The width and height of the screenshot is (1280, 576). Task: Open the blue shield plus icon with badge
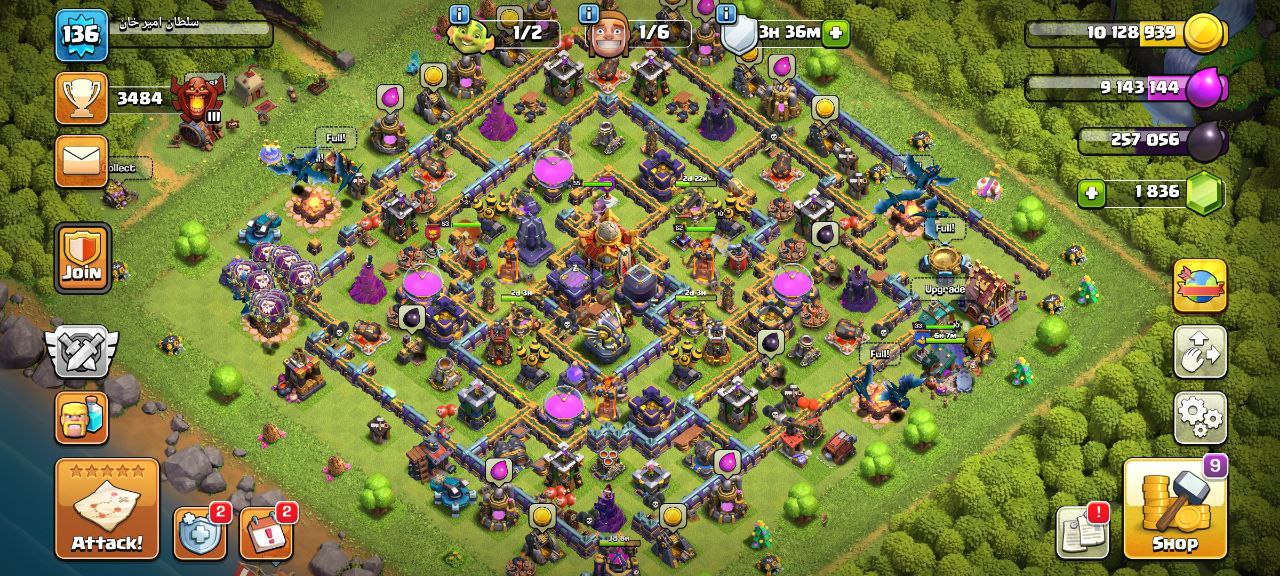(199, 533)
